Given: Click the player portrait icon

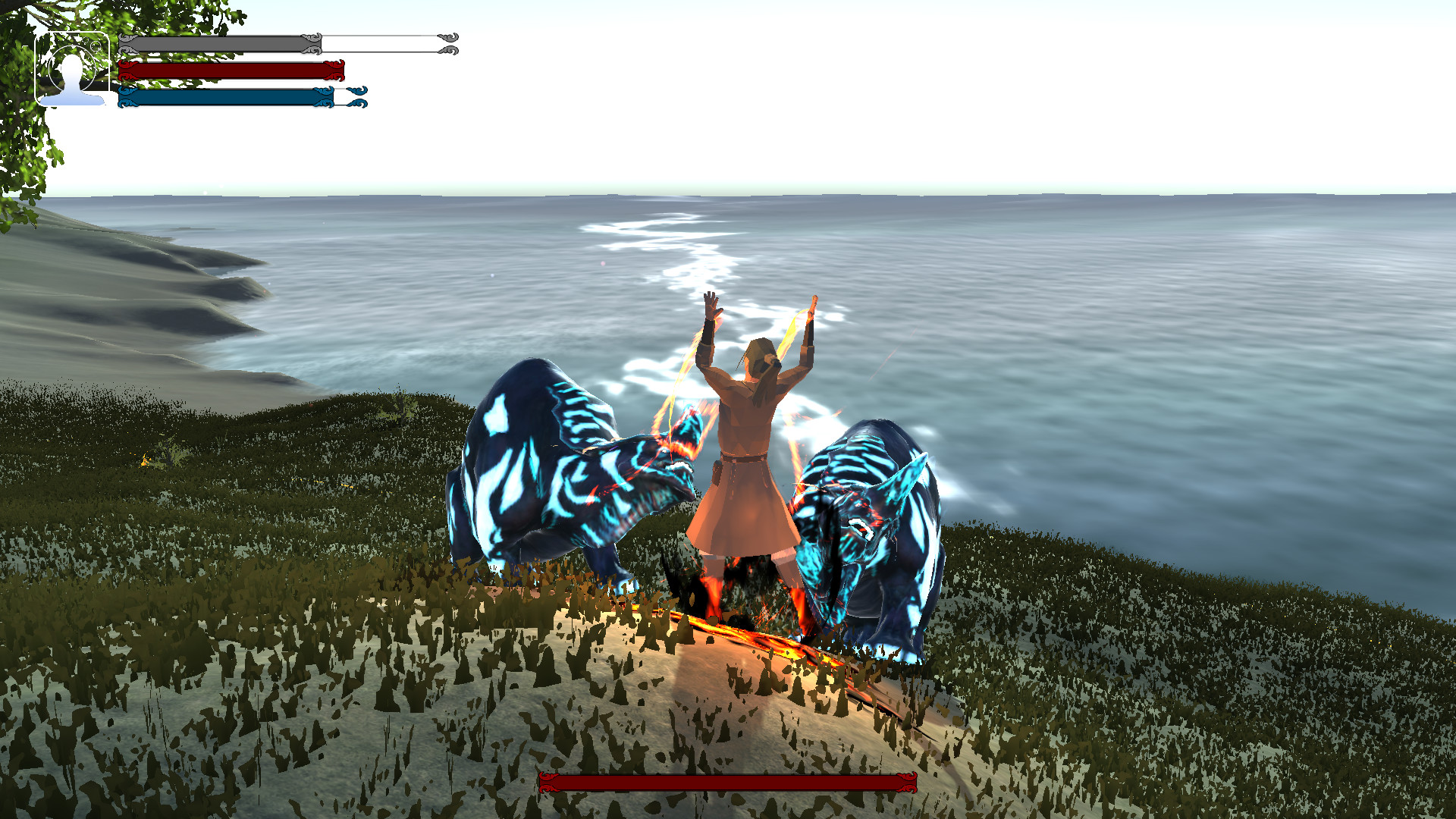Looking at the screenshot, I should [x=72, y=72].
